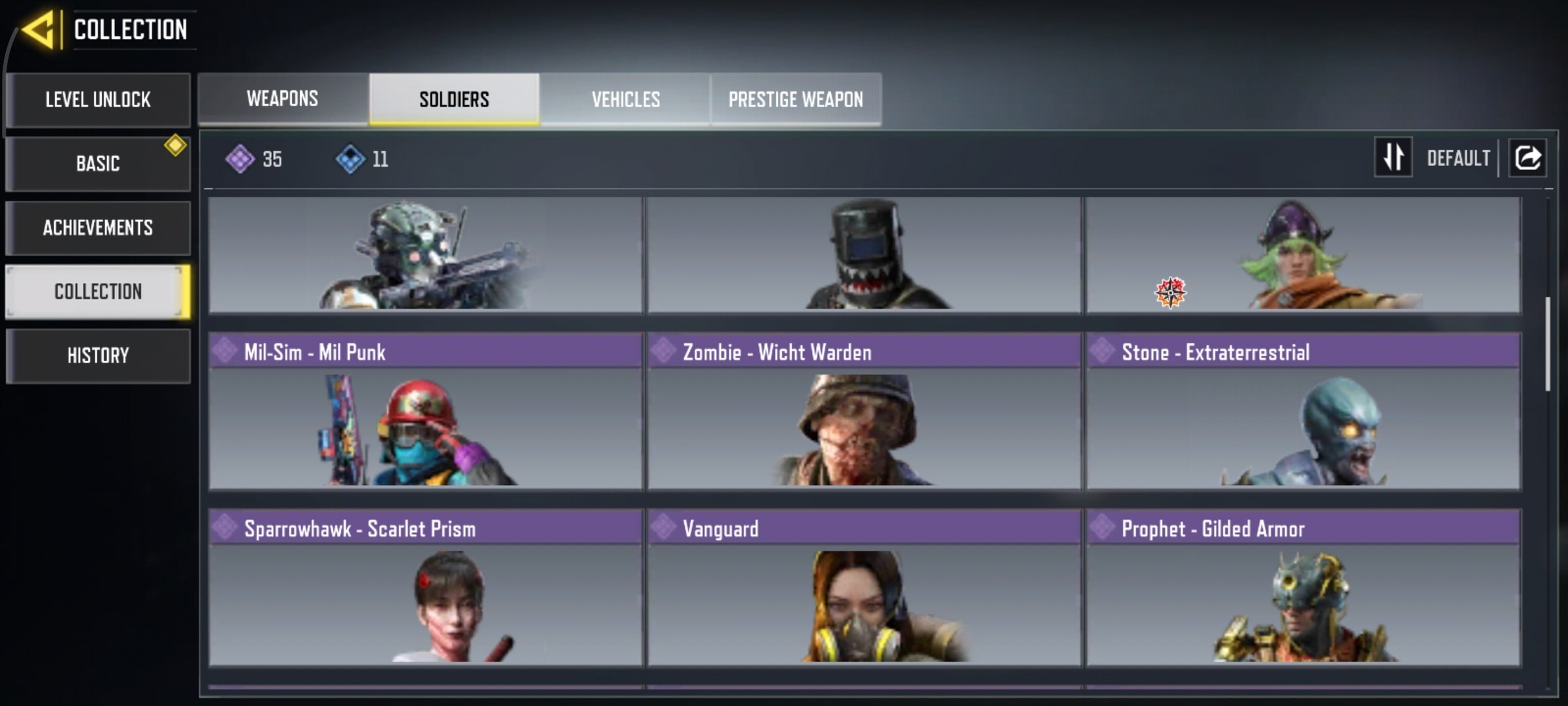Open the Vanguard soldier card
Viewport: 1568px width, 706px height.
point(864,588)
